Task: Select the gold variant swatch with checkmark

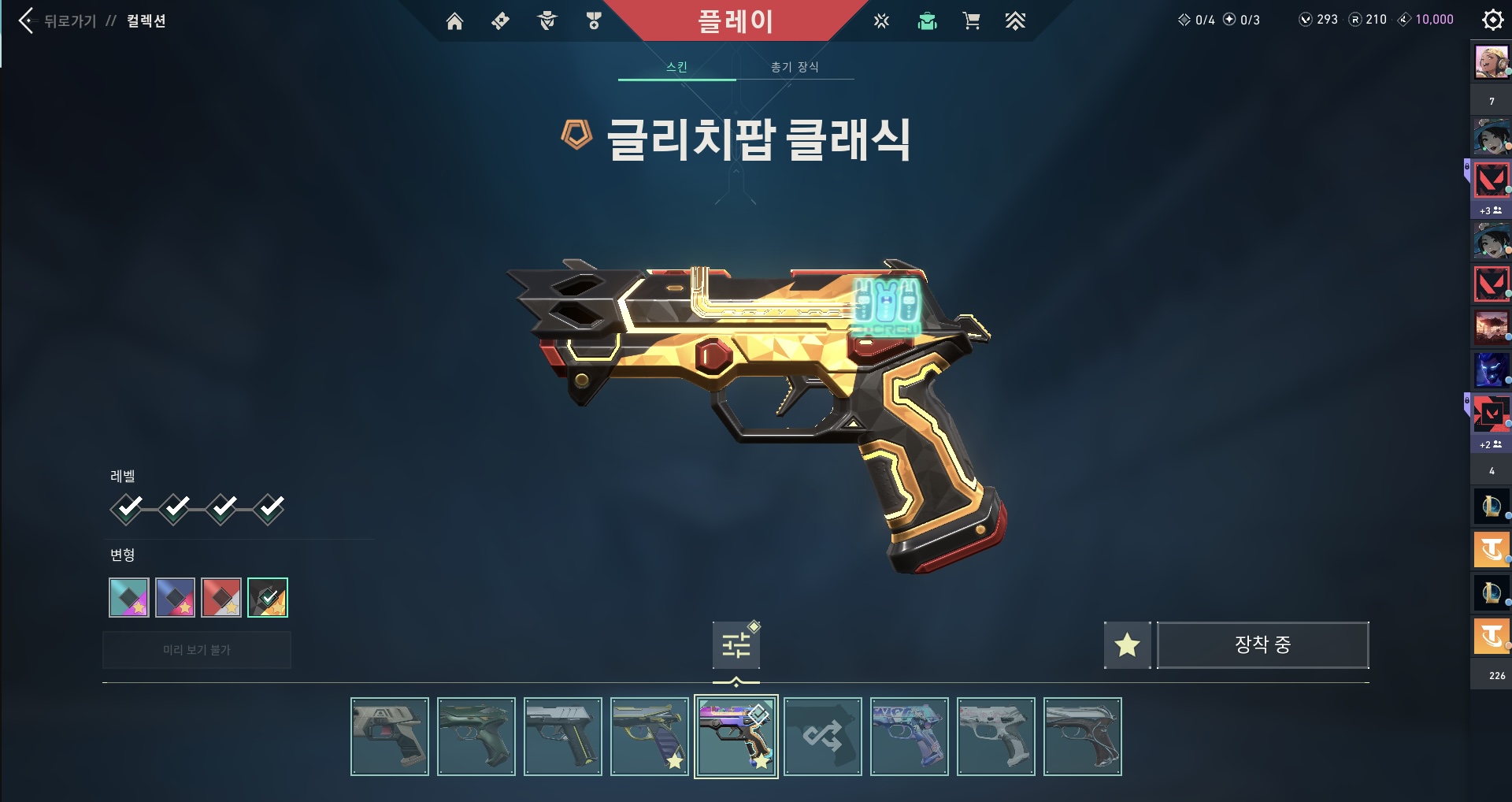Action: point(268,597)
